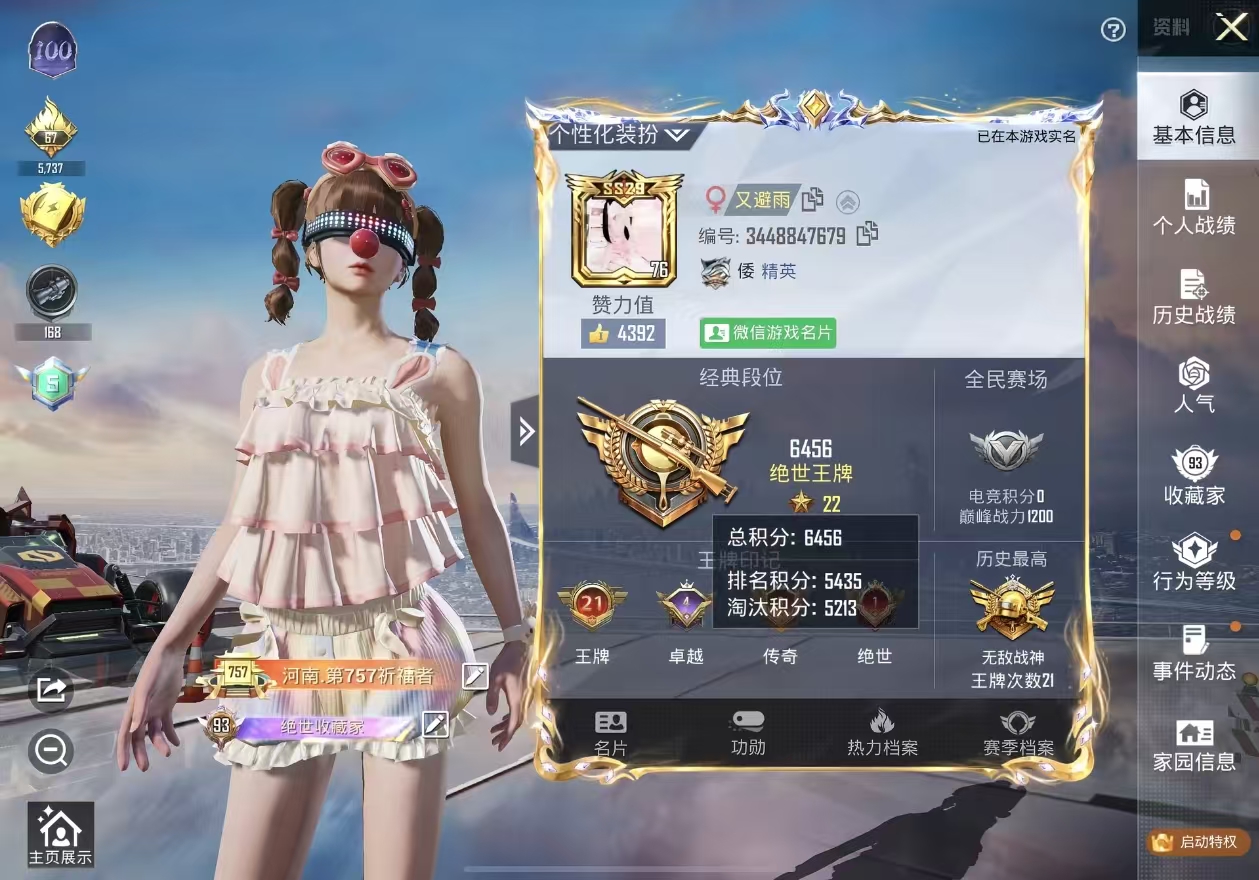This screenshot has width=1259, height=880.
Task: Switch to the 基本信息 tab
Action: [1193, 118]
